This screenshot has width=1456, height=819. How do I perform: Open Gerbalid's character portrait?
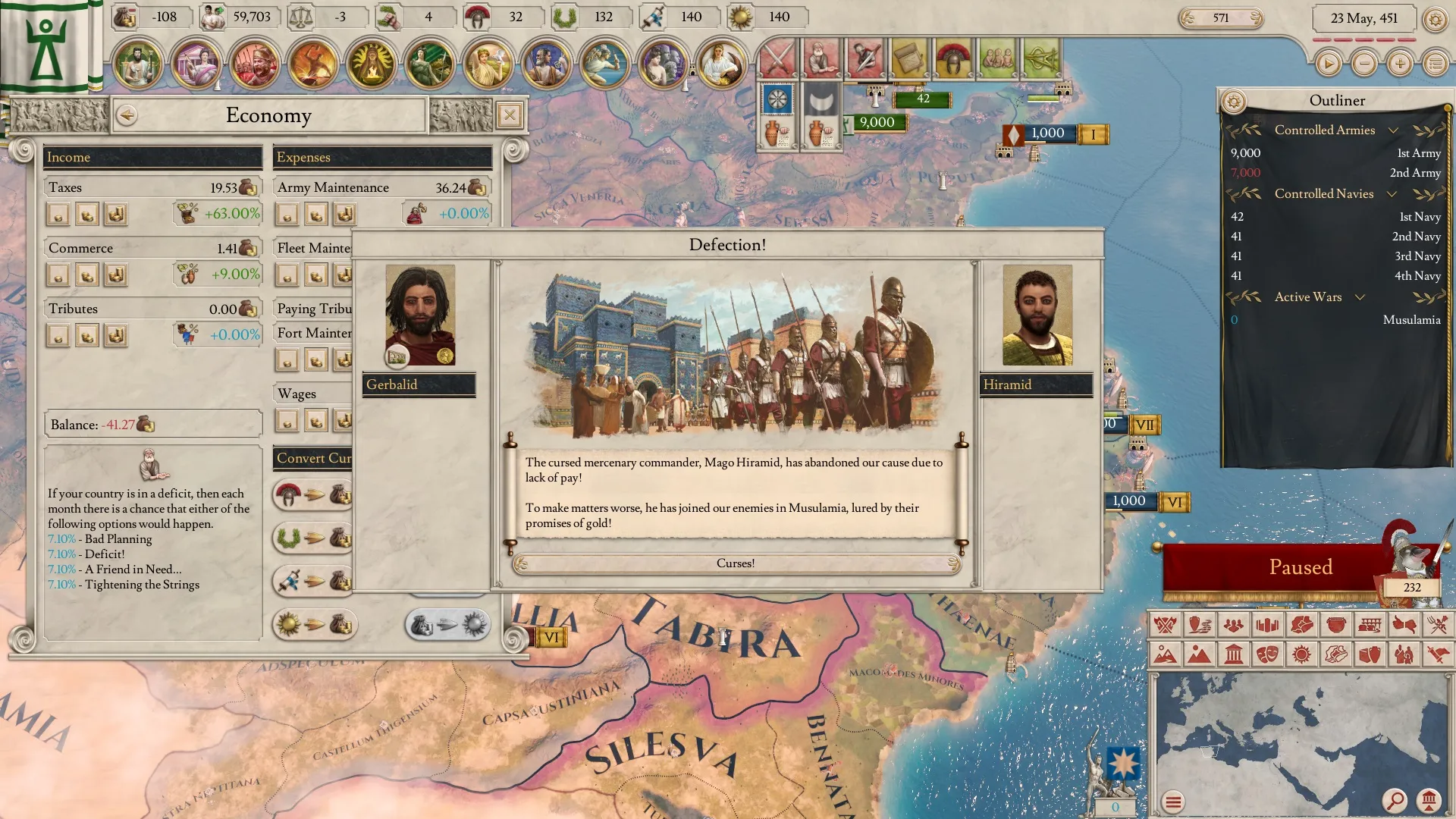[x=420, y=315]
